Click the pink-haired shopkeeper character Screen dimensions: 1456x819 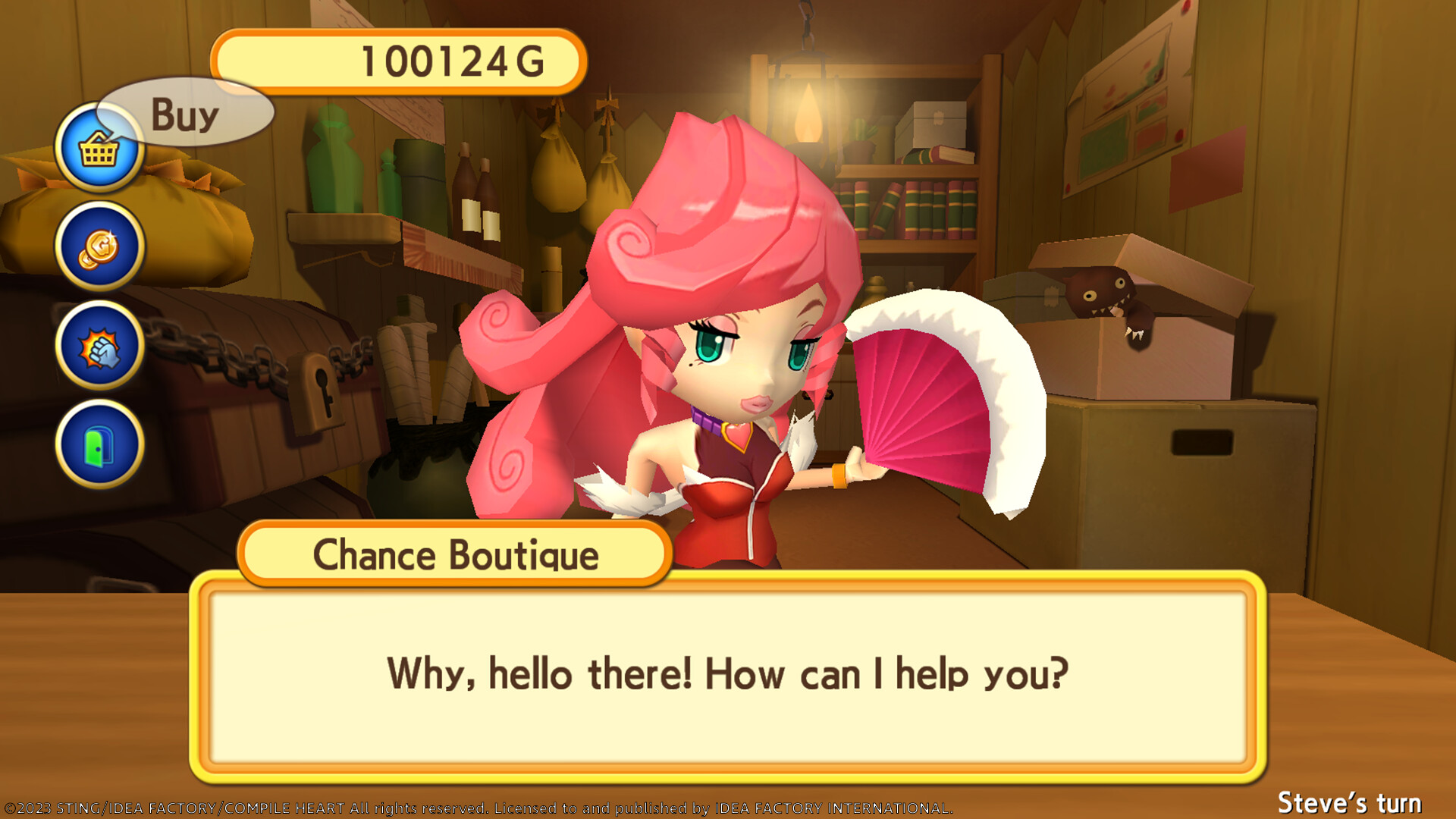pyautogui.click(x=720, y=341)
